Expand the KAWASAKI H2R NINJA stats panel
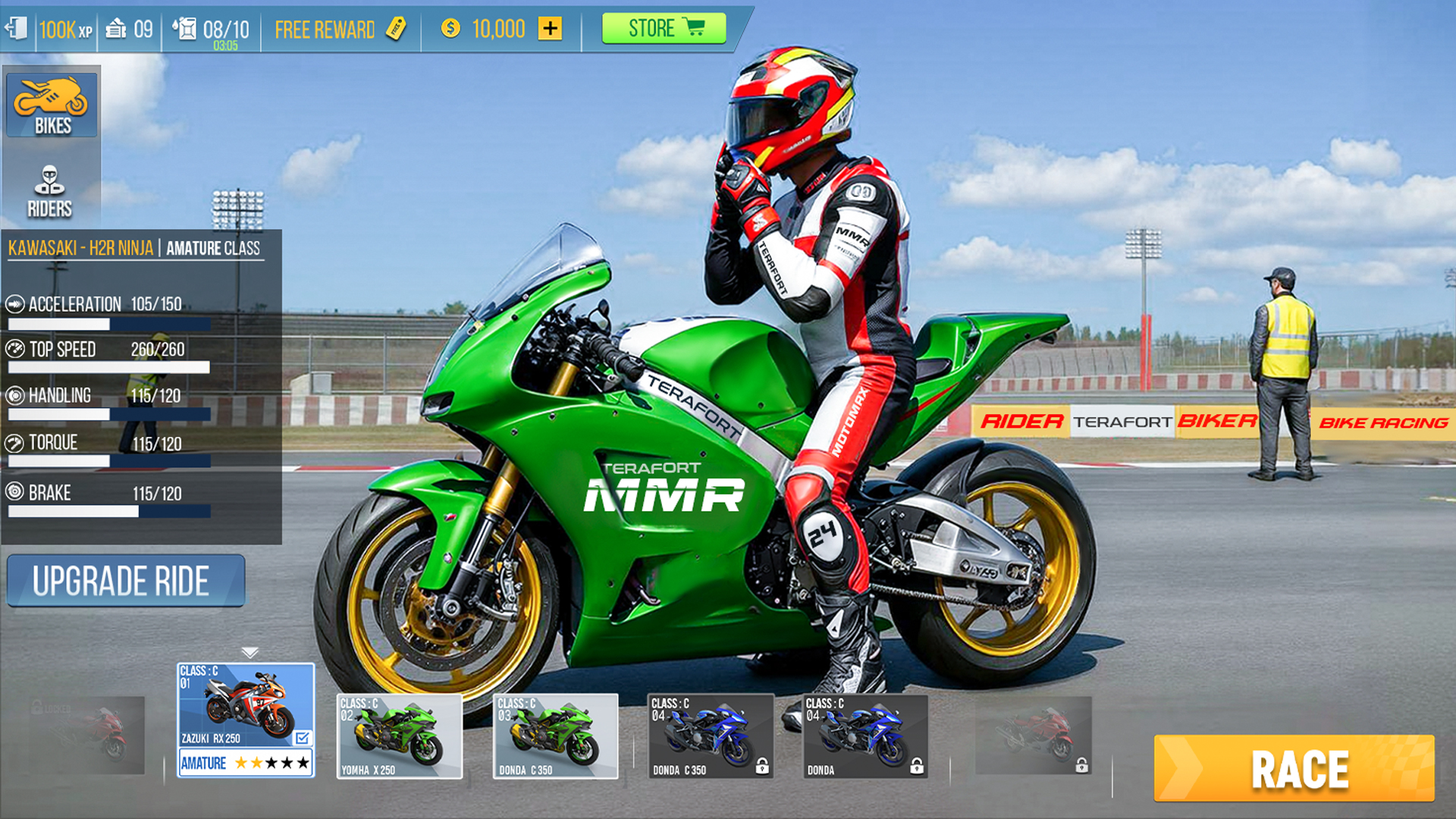This screenshot has width=1456, height=819. [x=80, y=248]
